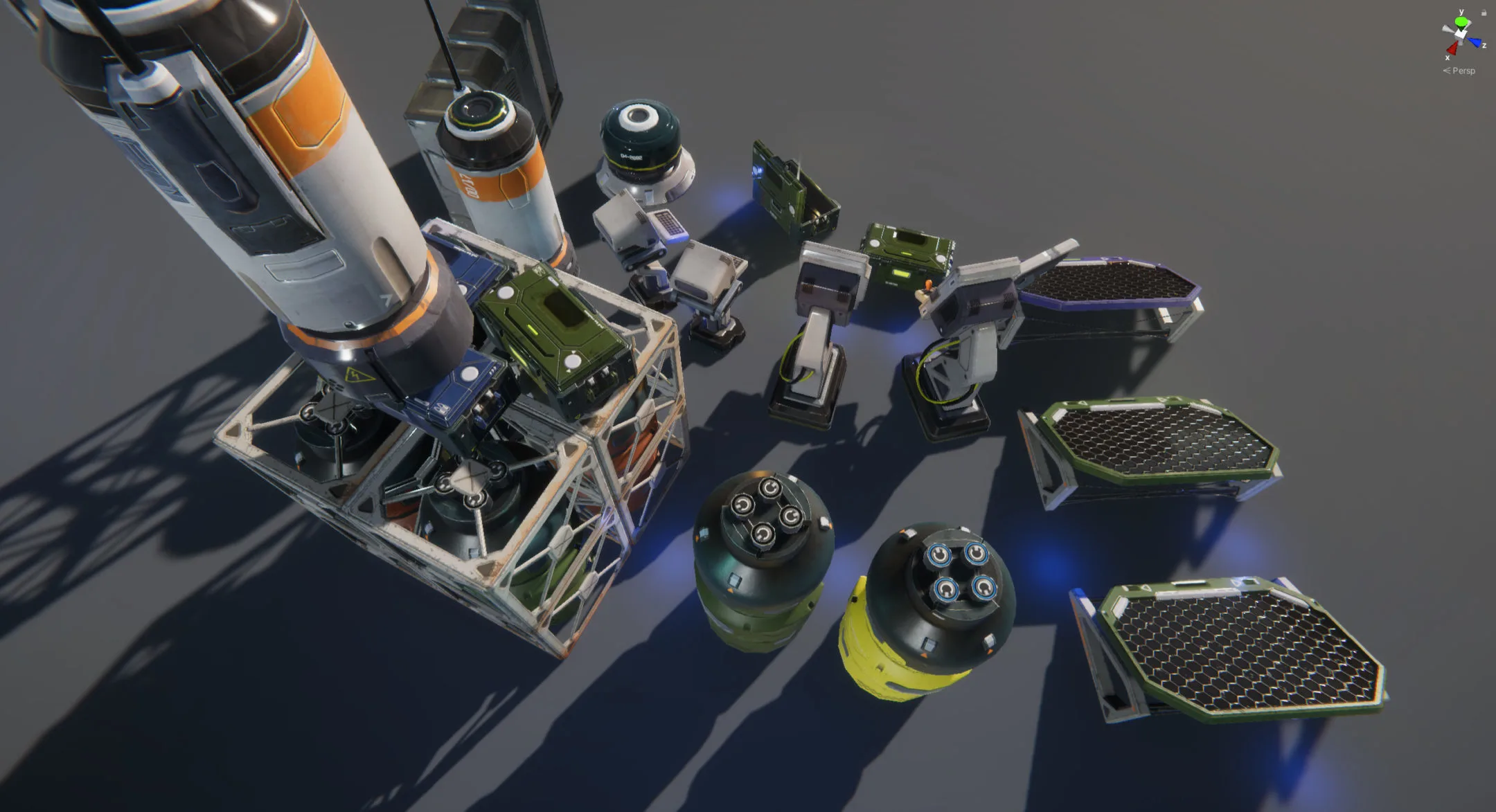
Task: Toggle the padlock lock beside the scene gizmo
Action: coord(1484,12)
